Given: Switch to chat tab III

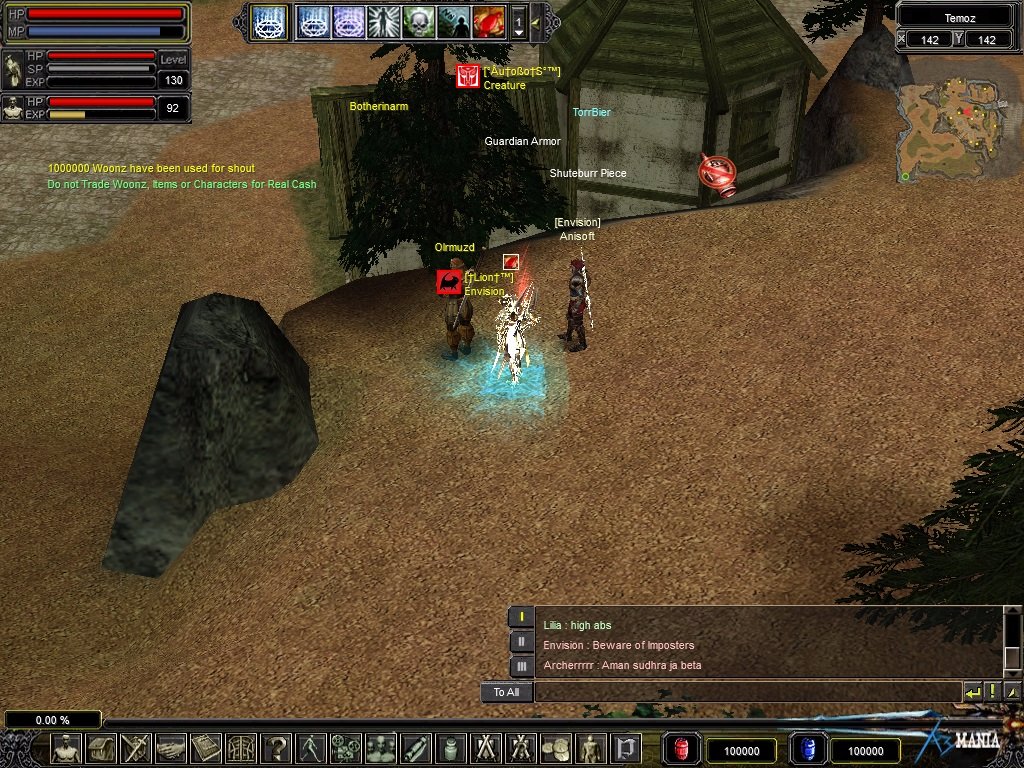Looking at the screenshot, I should [522, 666].
